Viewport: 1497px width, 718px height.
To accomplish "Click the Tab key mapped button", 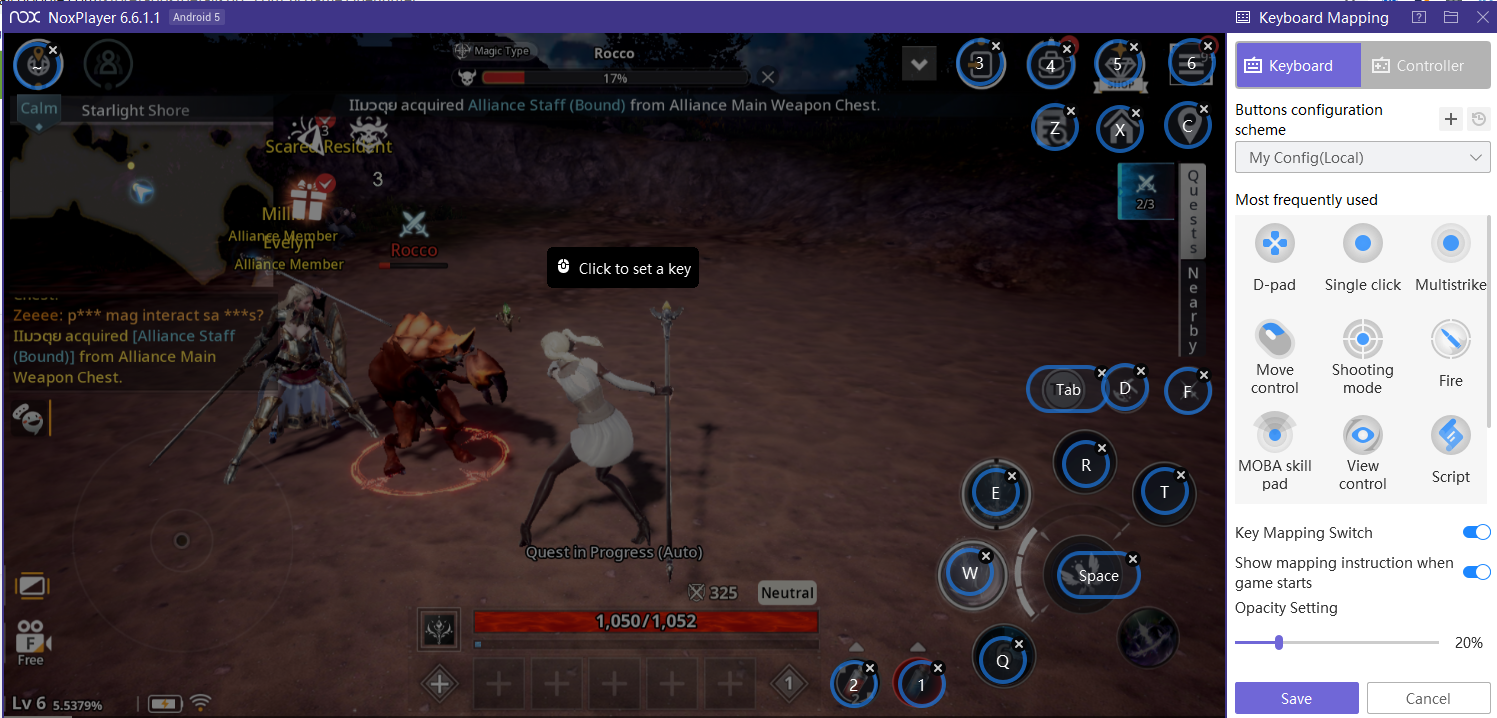I will 1066,389.
